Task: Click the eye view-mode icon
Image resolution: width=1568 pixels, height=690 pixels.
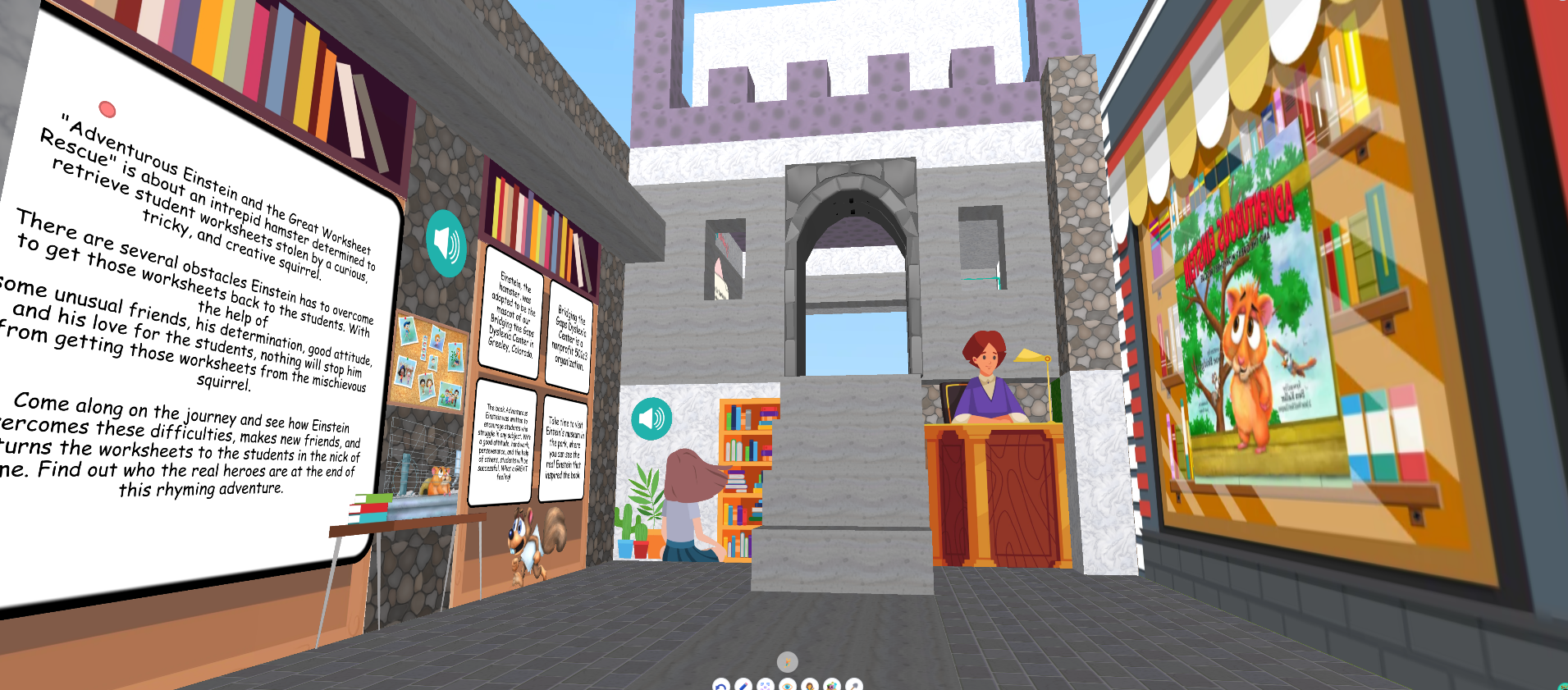Action: point(787,687)
